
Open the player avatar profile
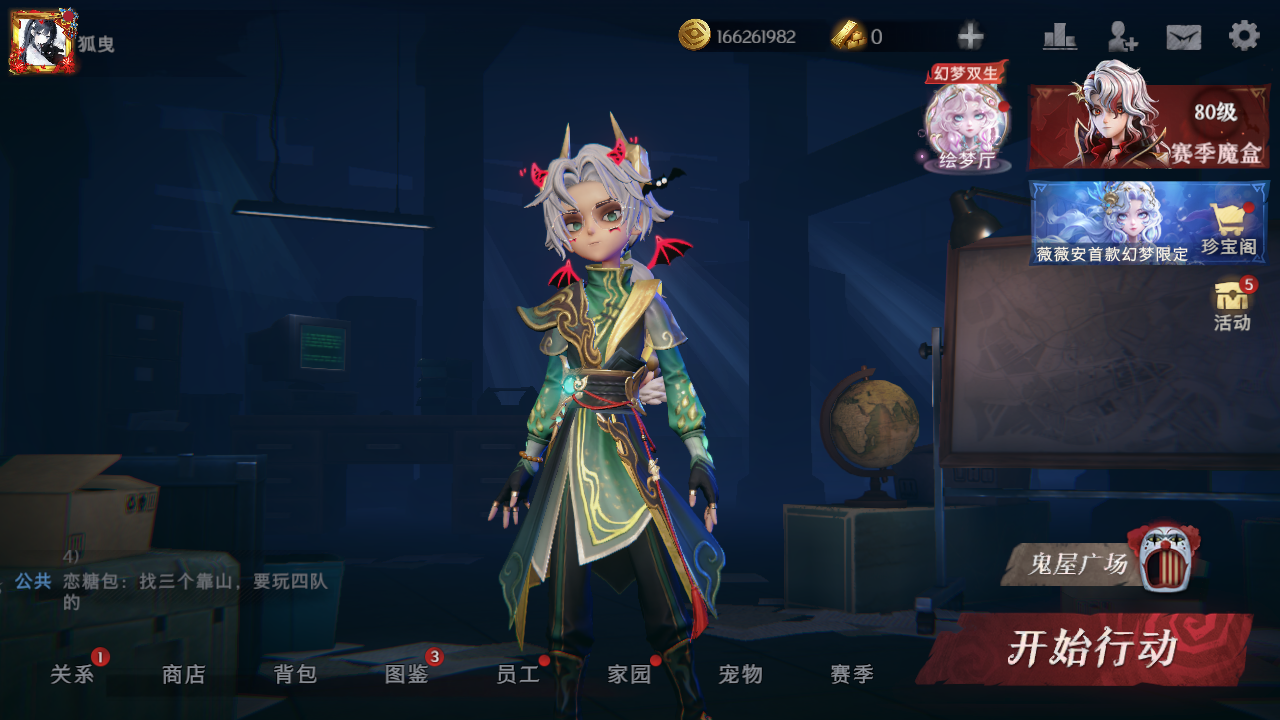[43, 42]
